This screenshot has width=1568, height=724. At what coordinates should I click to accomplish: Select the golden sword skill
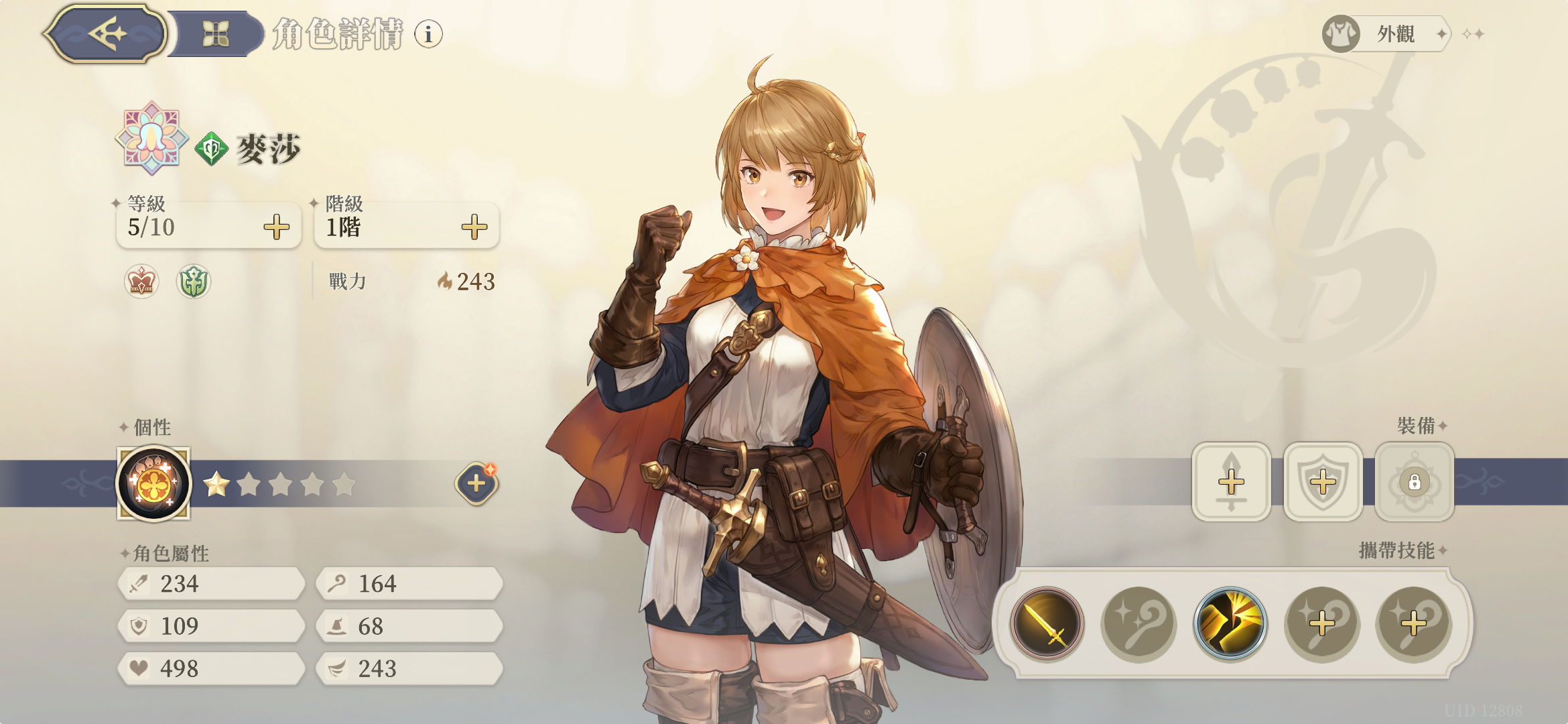pos(1047,623)
